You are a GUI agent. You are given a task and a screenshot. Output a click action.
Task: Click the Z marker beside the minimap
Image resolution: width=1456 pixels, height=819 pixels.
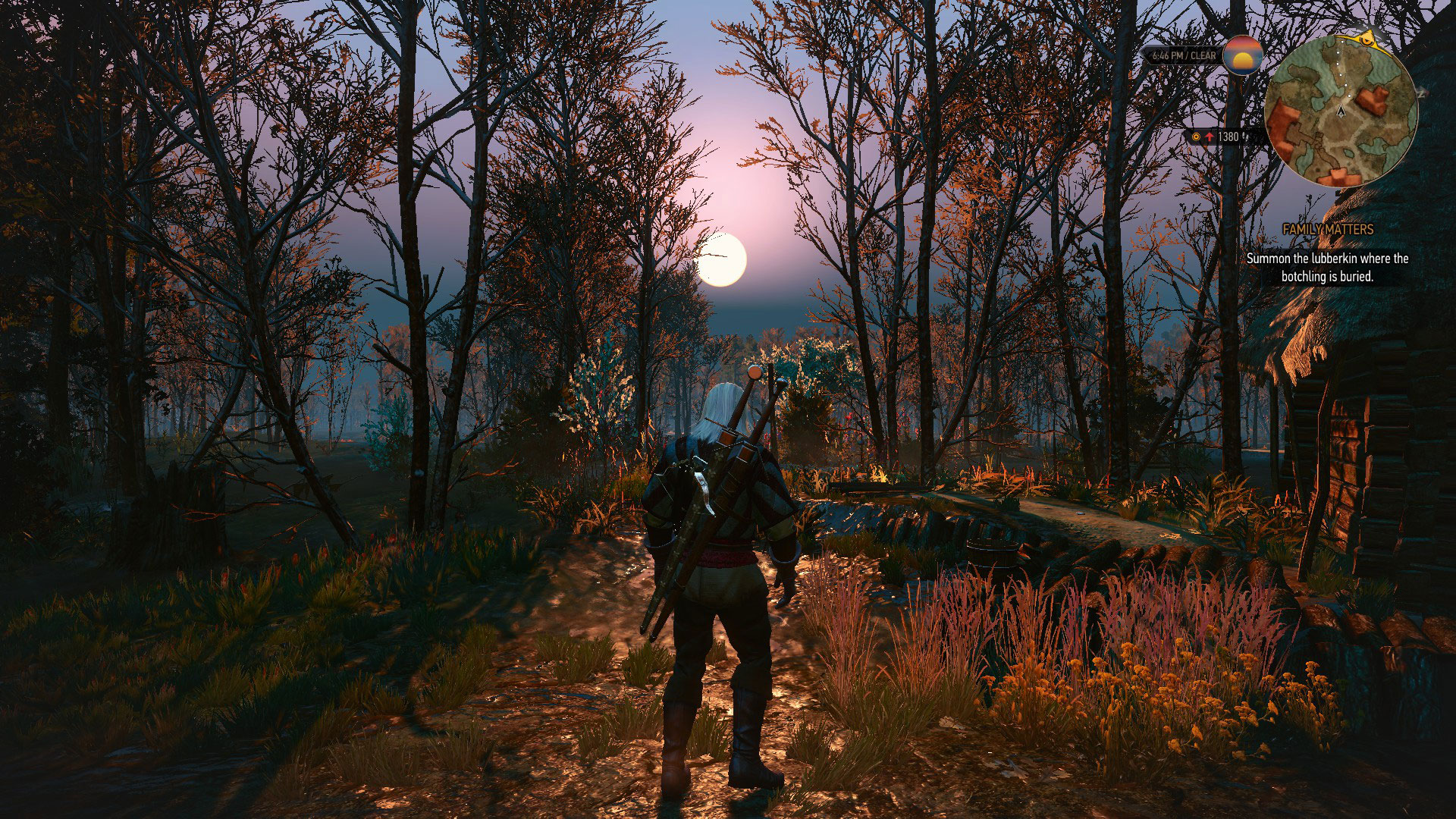(x=1421, y=94)
